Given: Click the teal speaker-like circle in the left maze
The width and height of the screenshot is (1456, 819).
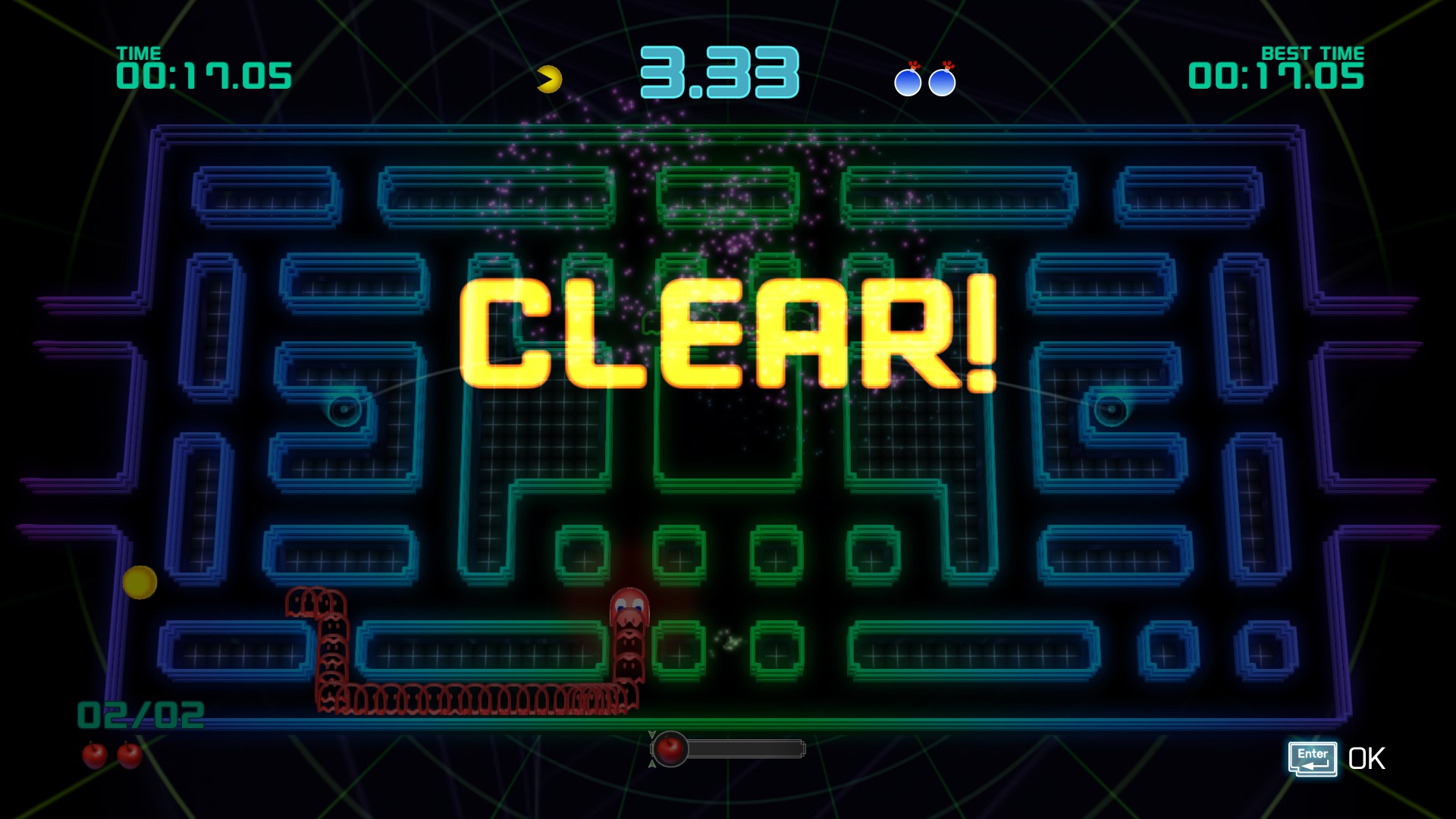Looking at the screenshot, I should click(345, 409).
